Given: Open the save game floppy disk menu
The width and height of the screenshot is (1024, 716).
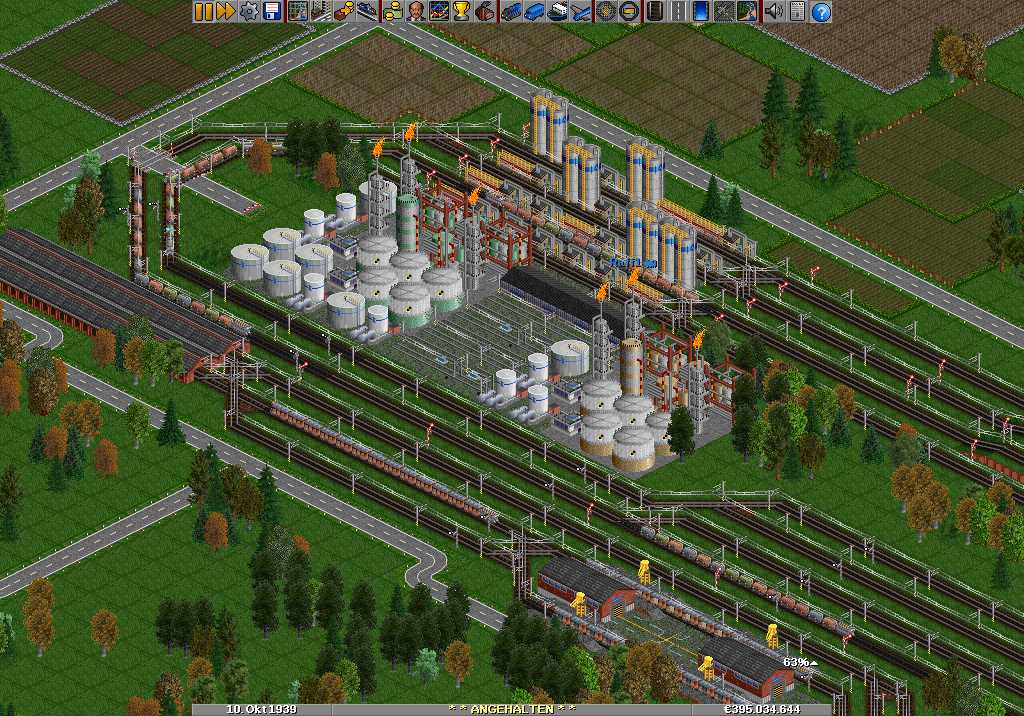Looking at the screenshot, I should (271, 12).
